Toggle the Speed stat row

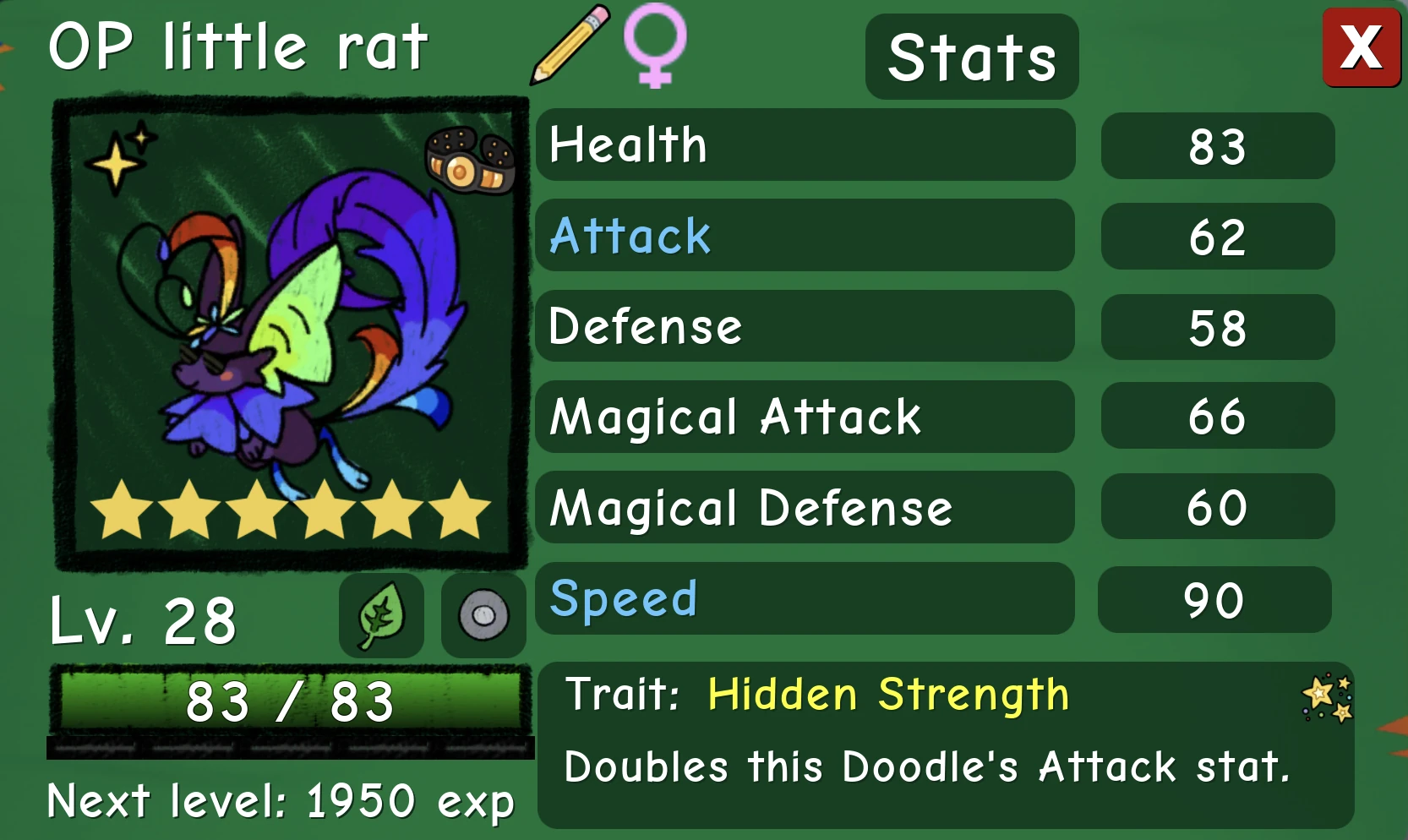(x=803, y=599)
